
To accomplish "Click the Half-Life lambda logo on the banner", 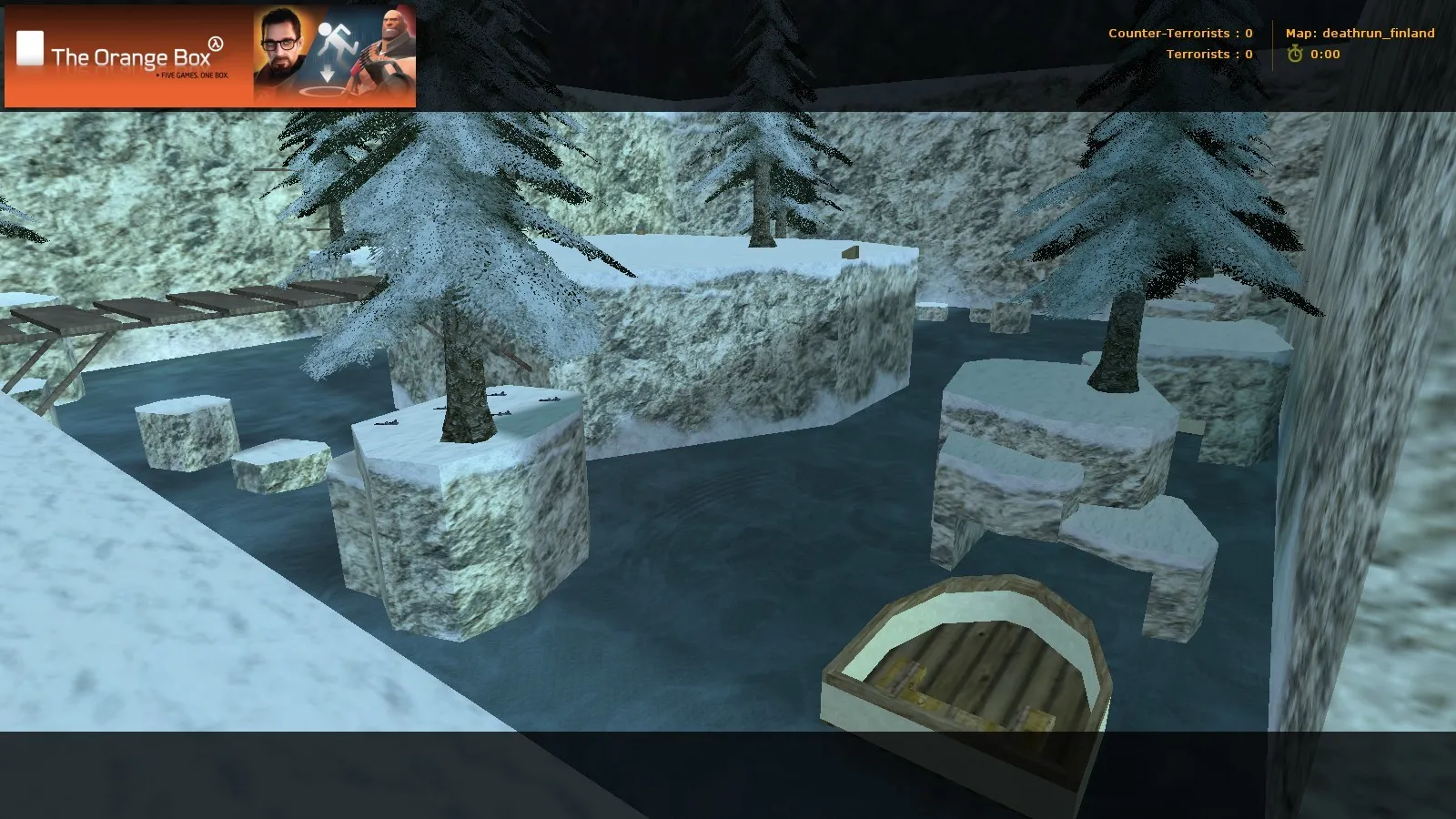I will (x=216, y=44).
